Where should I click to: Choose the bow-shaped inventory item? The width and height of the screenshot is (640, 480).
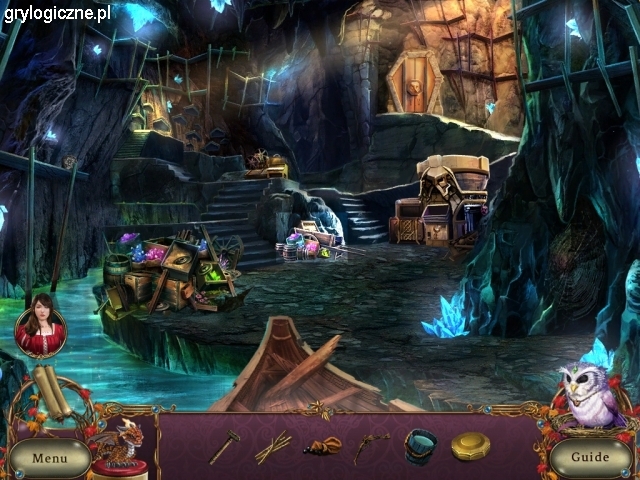[x=370, y=446]
